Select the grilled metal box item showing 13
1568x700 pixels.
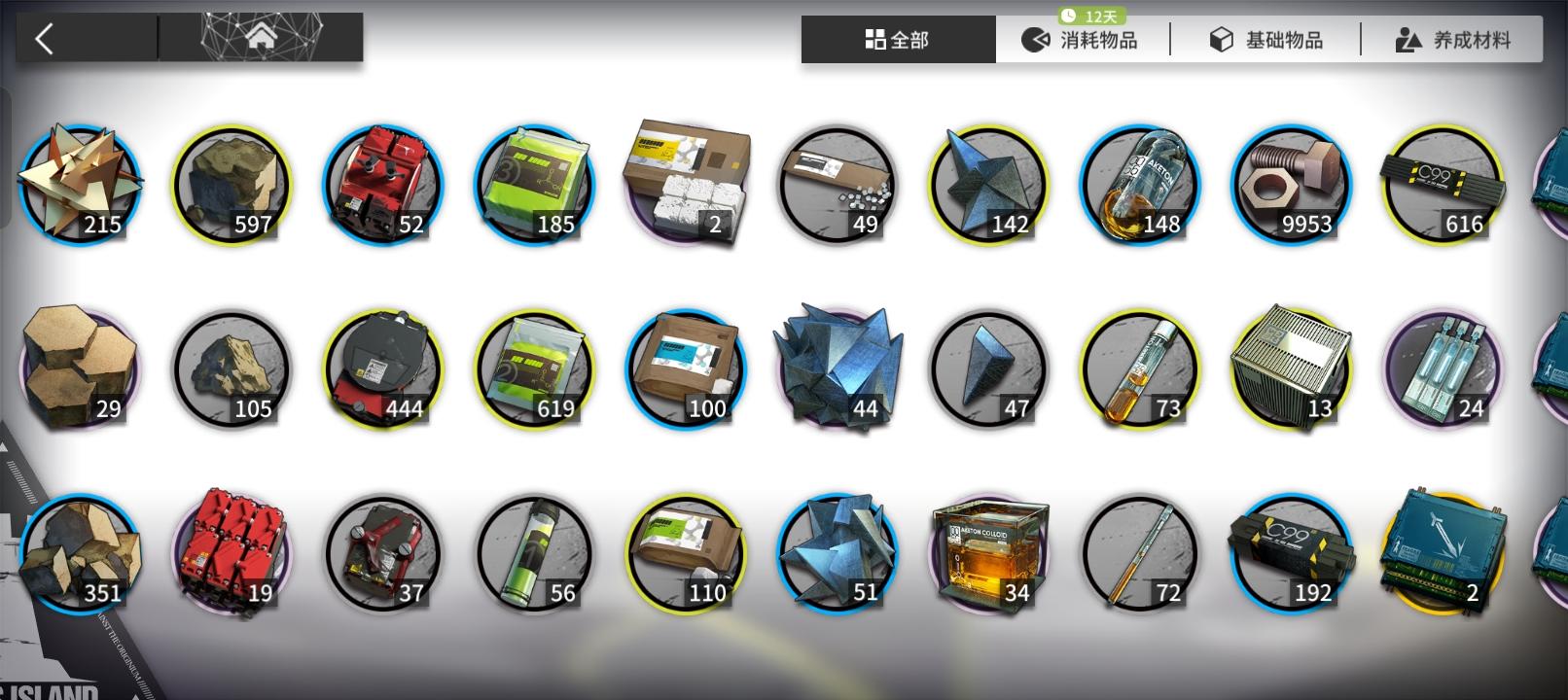pos(1292,369)
